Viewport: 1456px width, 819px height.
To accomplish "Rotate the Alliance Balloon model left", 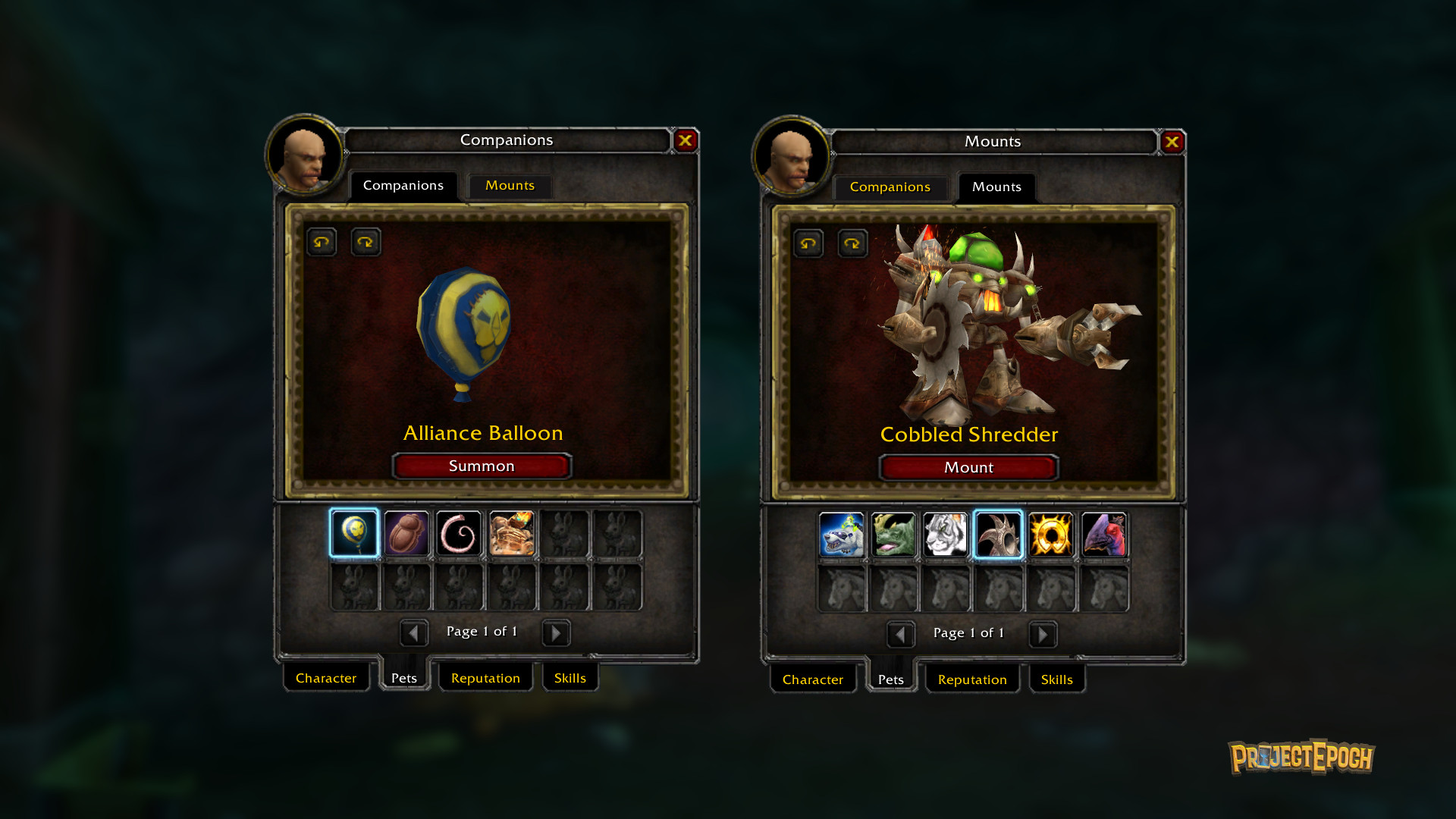I will 322,243.
